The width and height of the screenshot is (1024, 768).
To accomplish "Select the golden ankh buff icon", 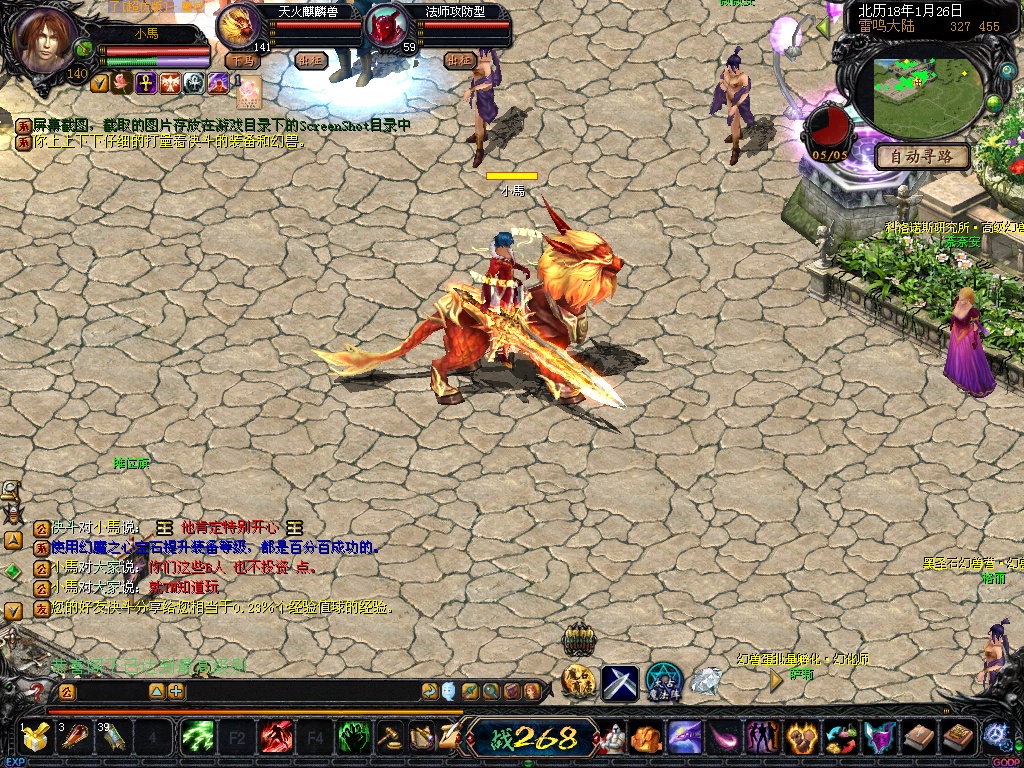I will point(146,83).
